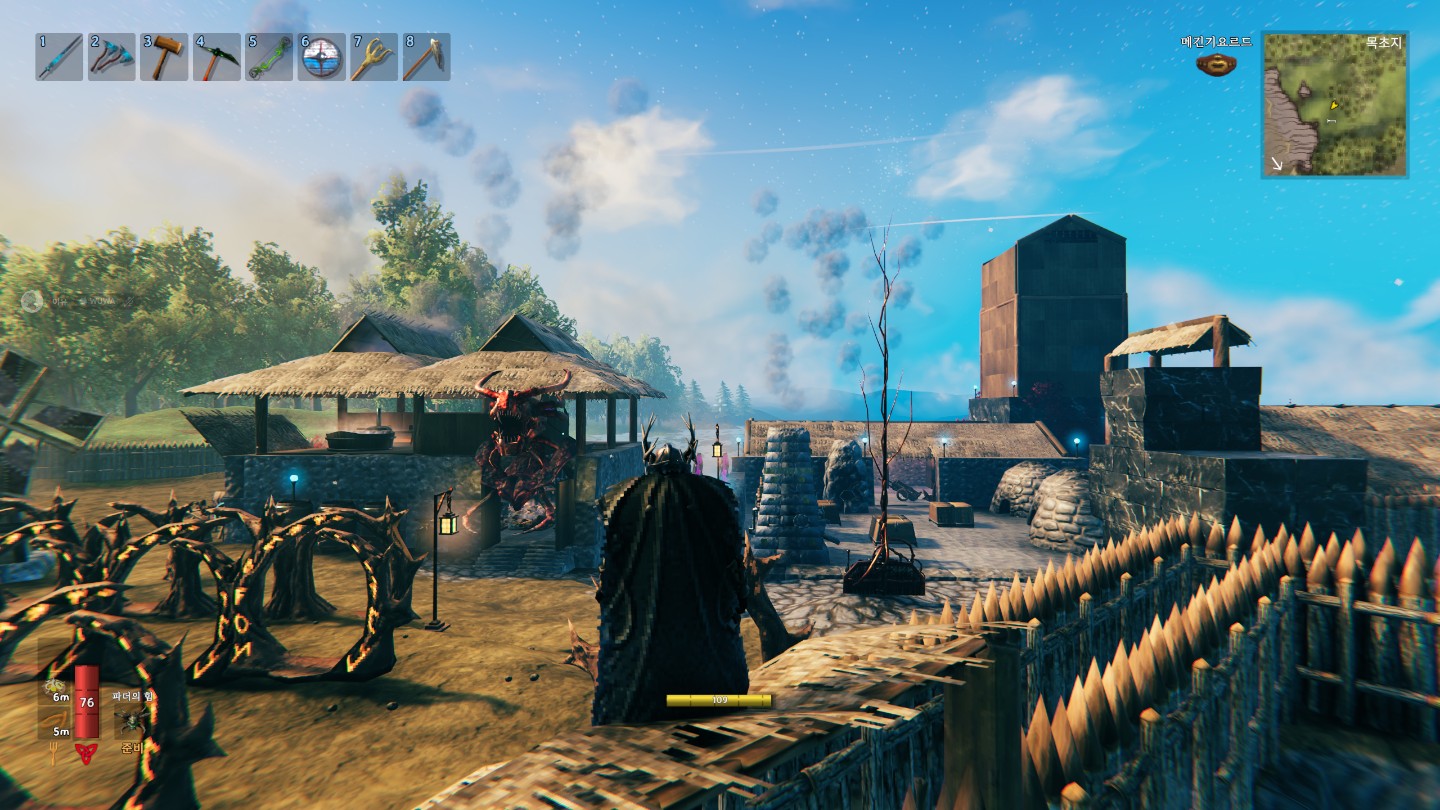Select the wooden build hammer
This screenshot has height=810, width=1440.
(x=164, y=57)
